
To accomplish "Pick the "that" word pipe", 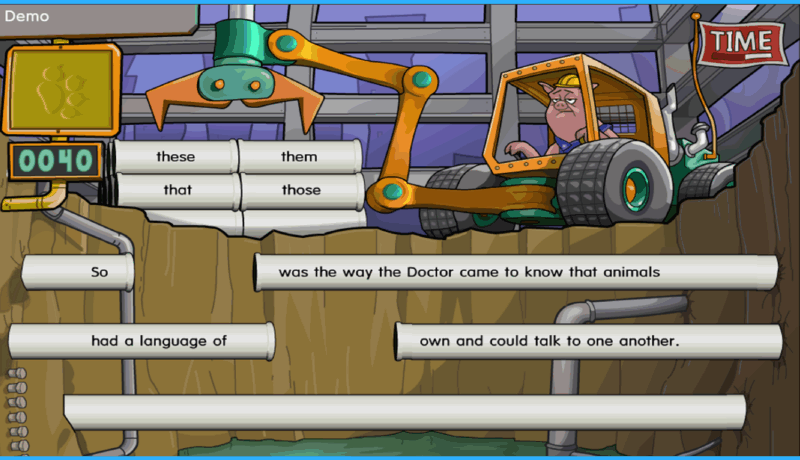I will point(177,190).
